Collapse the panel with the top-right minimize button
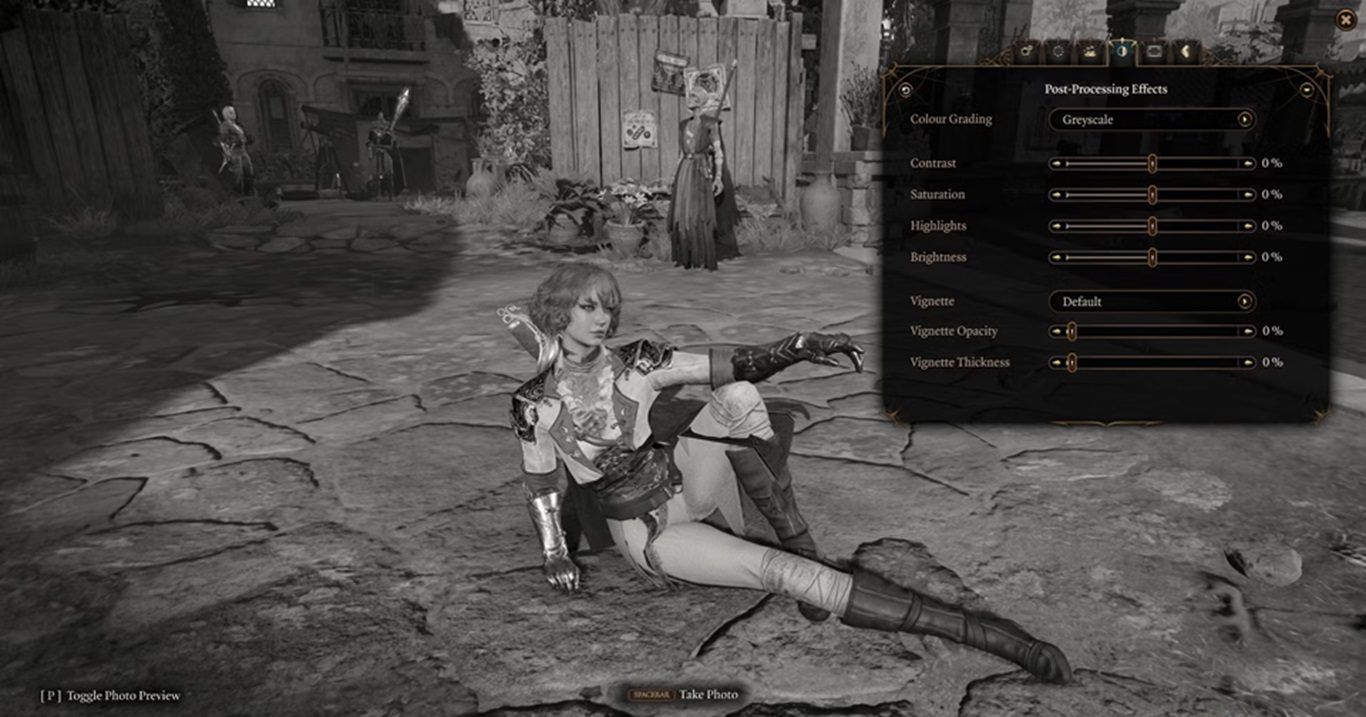This screenshot has width=1366, height=717. 1307,89
